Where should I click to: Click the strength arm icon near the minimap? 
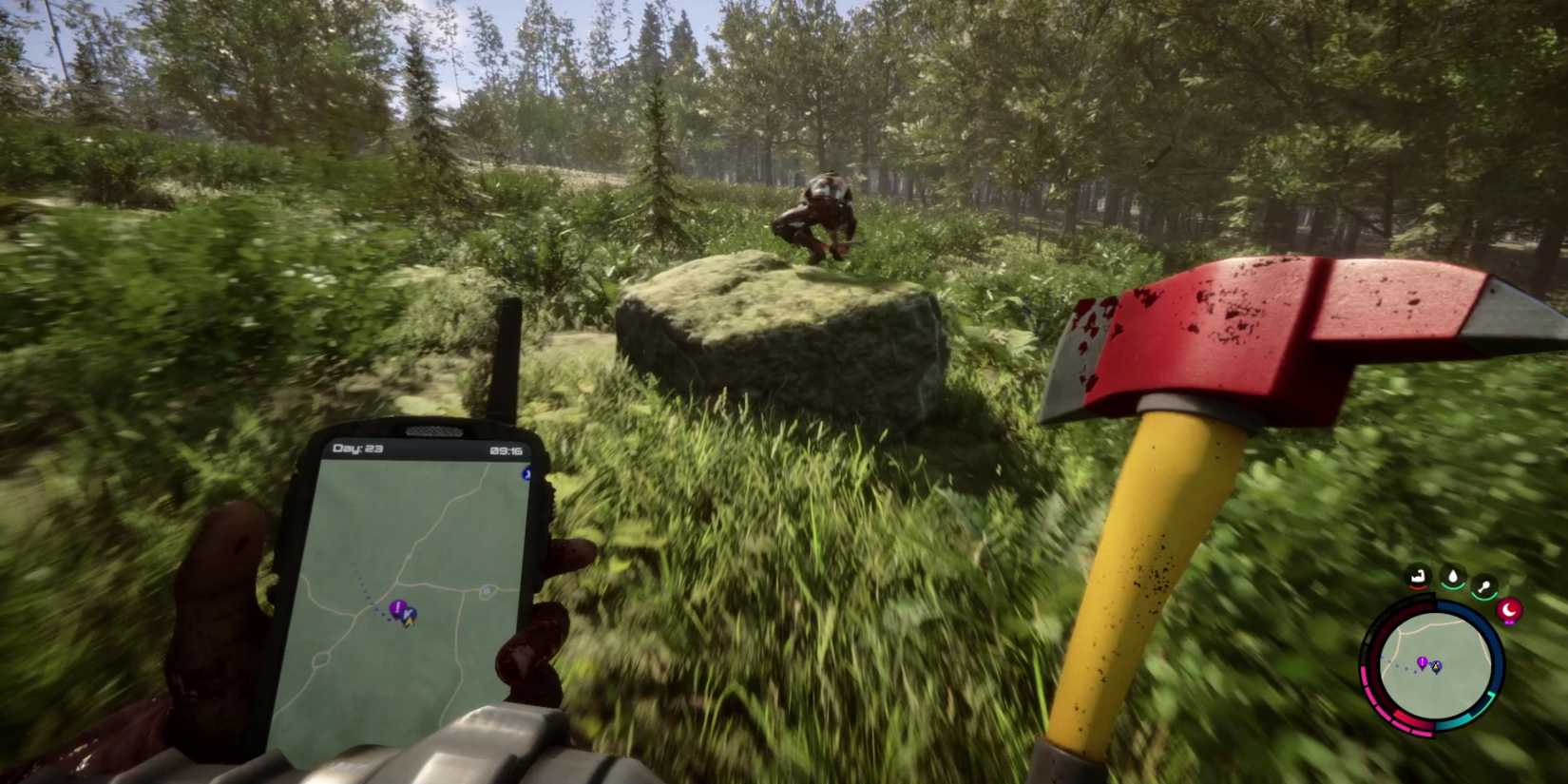(x=1419, y=577)
